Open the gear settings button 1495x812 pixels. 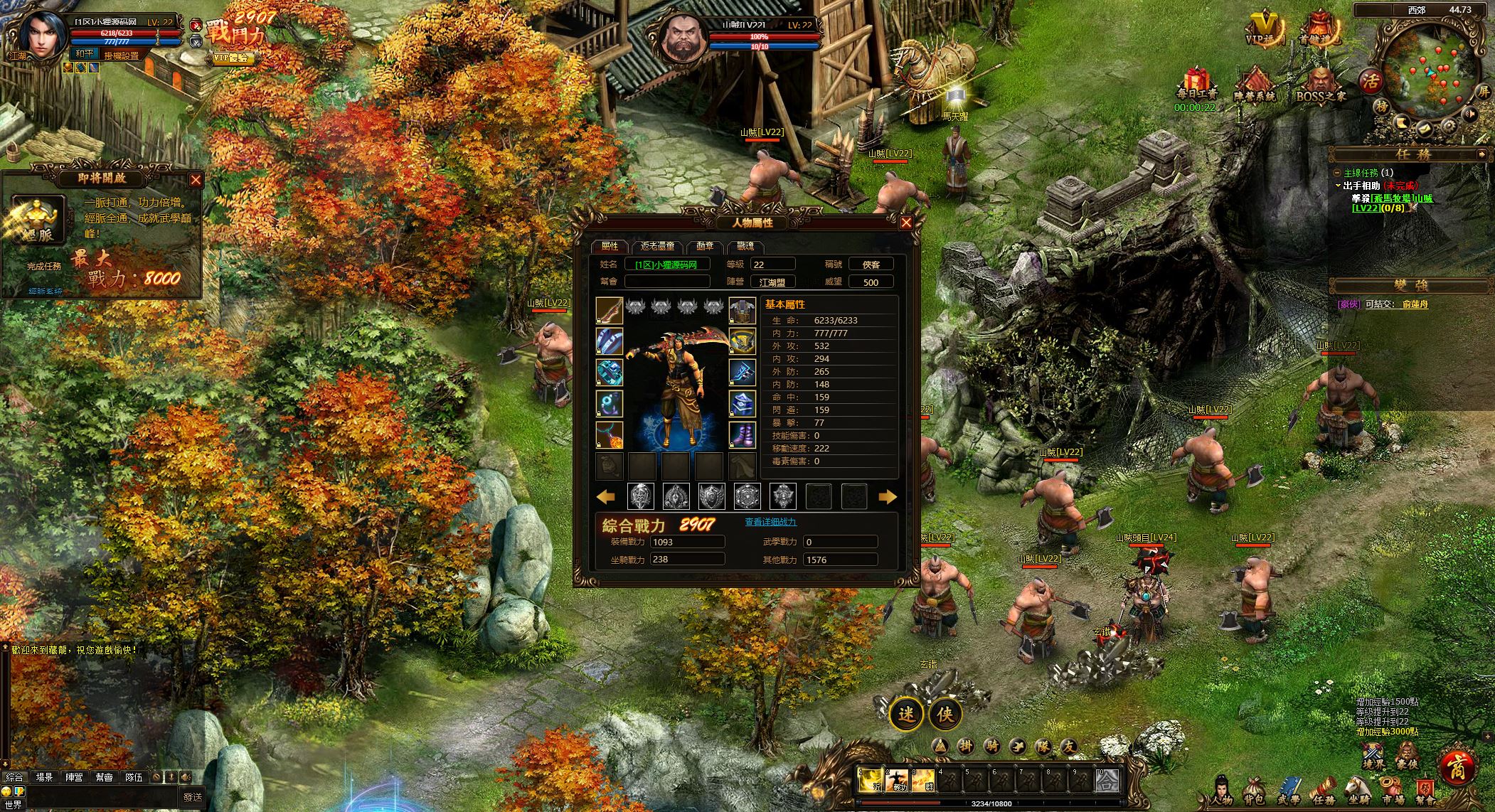[x=1448, y=128]
